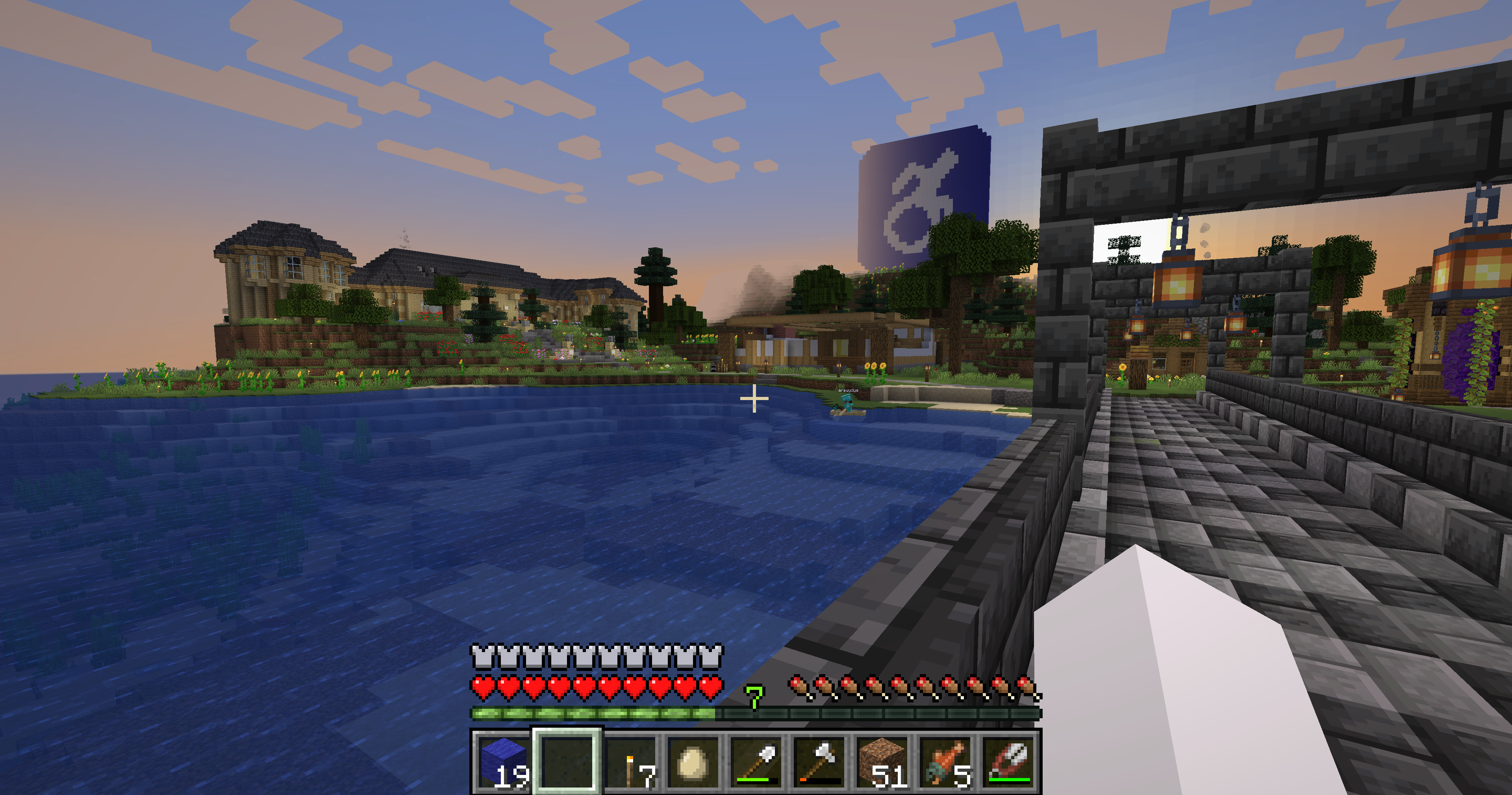This screenshot has height=795, width=1512.
Task: Equip the iron shovel from the hotbar
Action: [756, 762]
